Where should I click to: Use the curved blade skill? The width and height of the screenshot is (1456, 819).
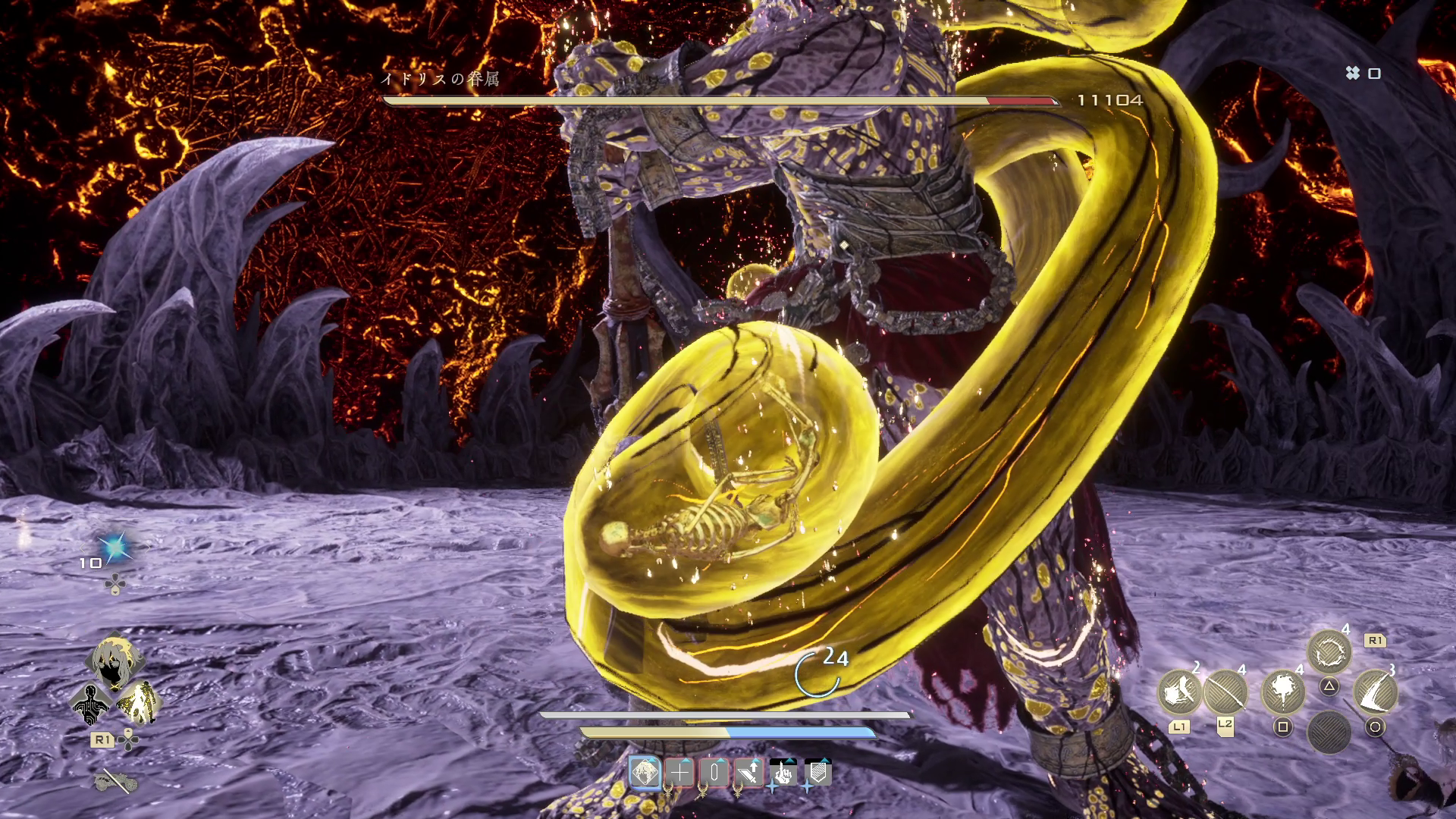point(1375,690)
